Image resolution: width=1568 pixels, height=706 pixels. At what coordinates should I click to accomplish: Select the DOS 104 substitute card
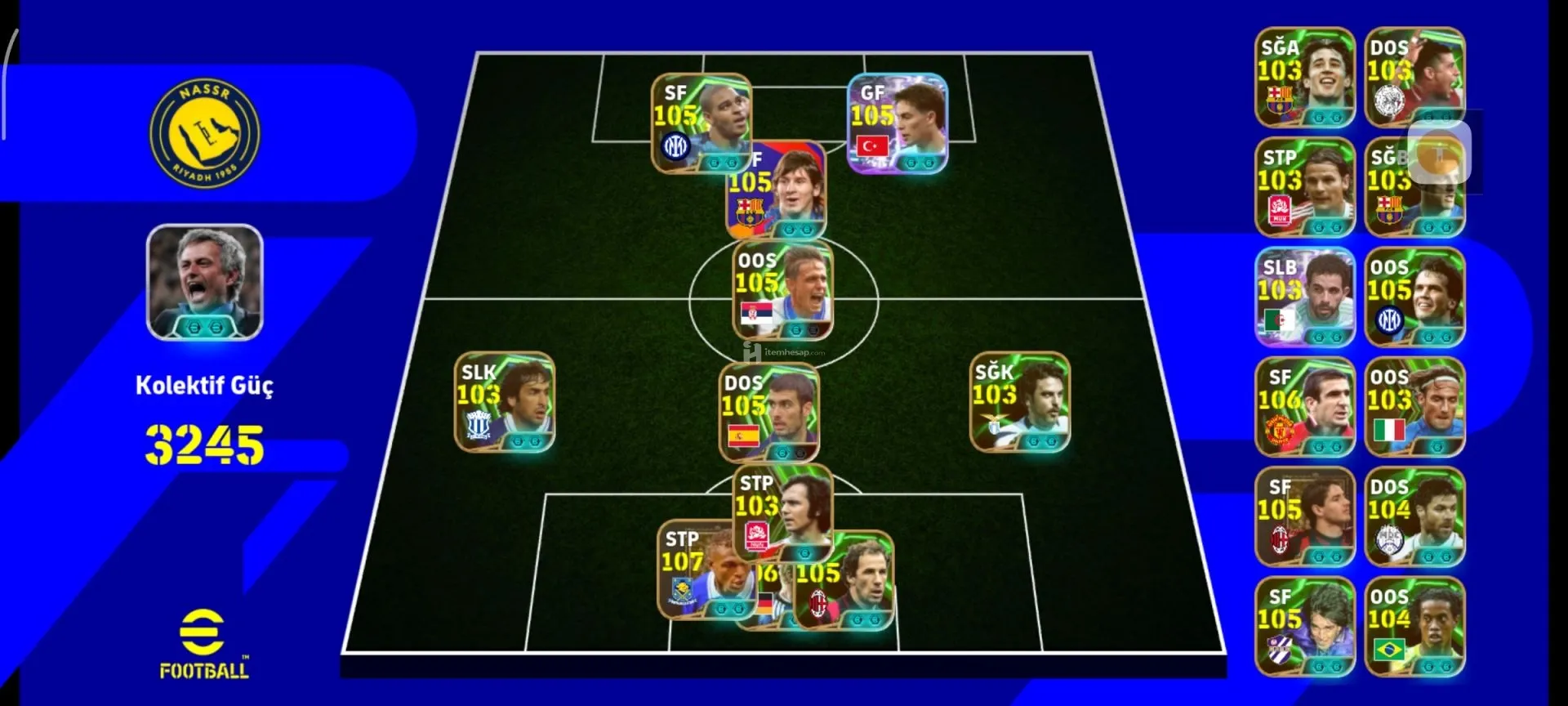coord(1414,516)
